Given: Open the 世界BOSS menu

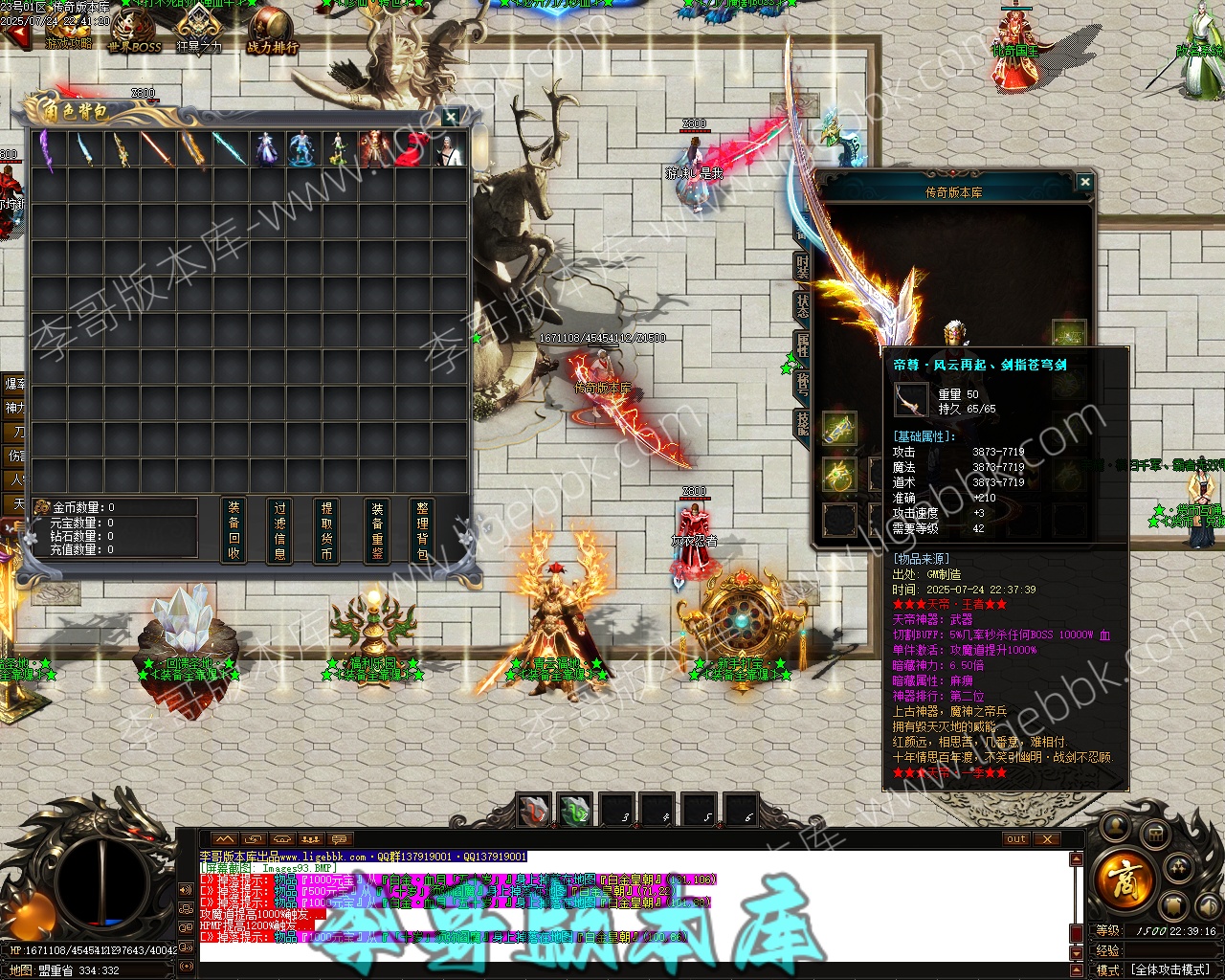Looking at the screenshot, I should 134,31.
